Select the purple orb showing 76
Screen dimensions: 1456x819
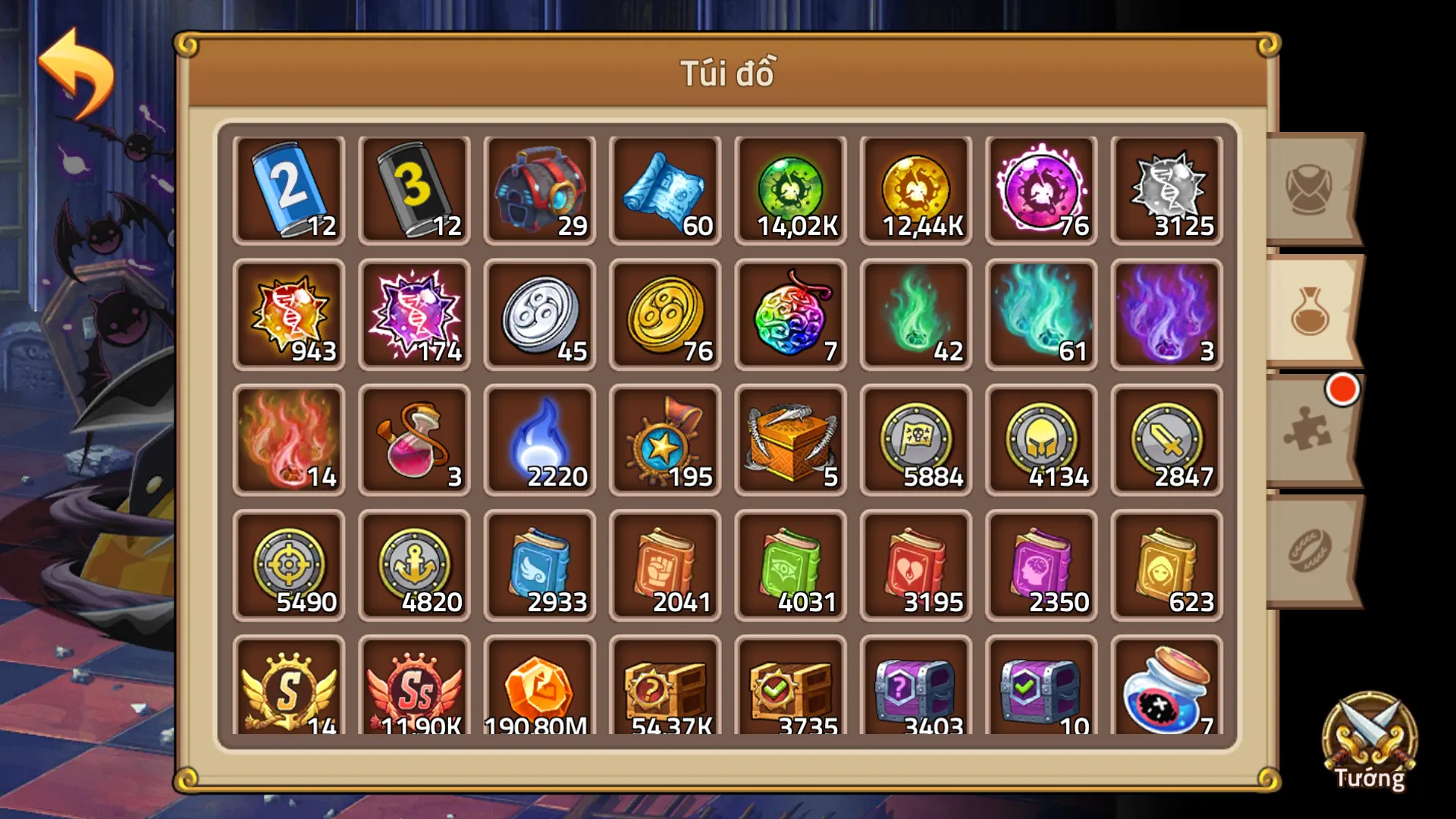1040,190
